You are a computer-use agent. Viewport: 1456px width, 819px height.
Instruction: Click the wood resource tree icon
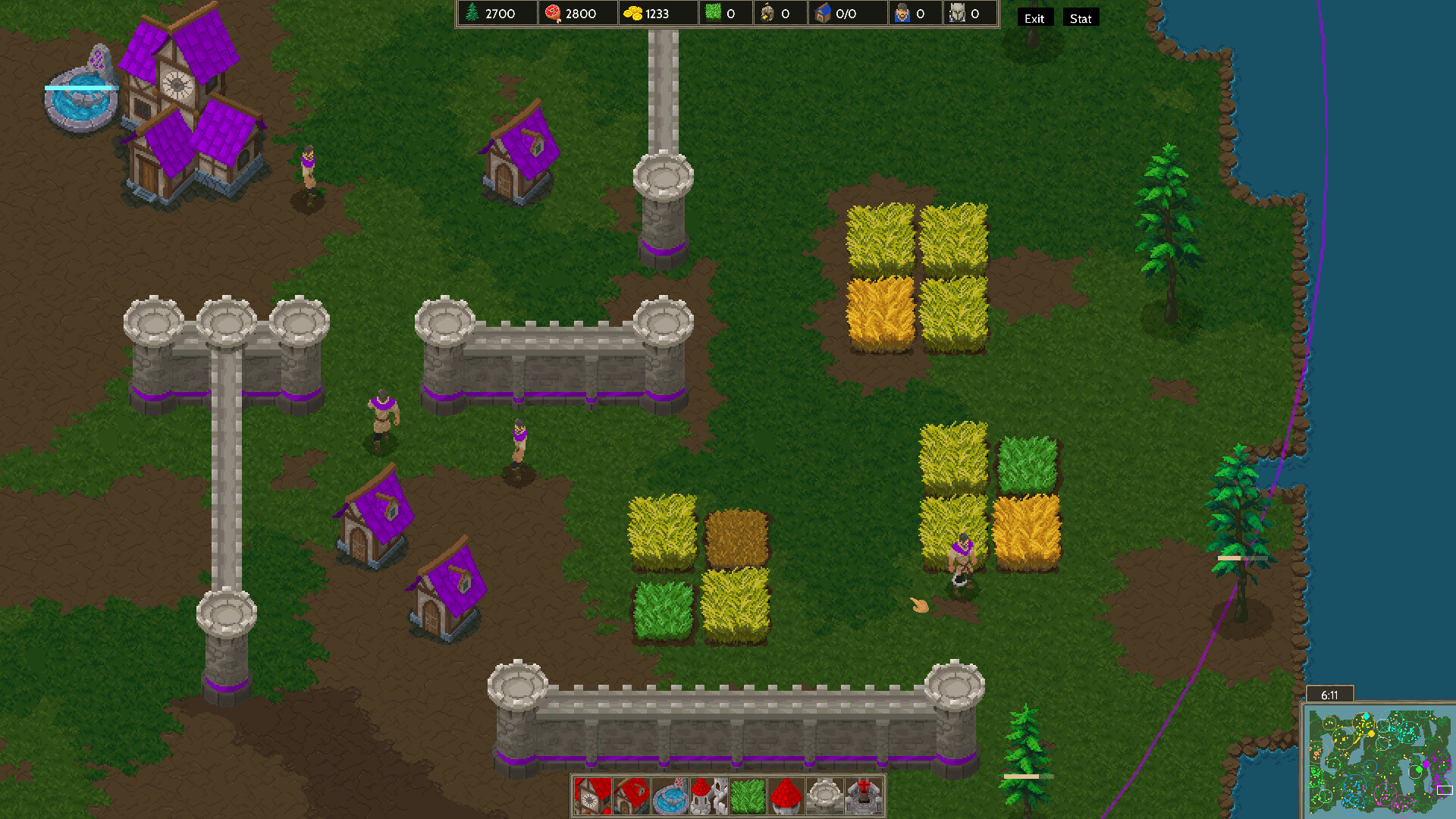[x=471, y=13]
